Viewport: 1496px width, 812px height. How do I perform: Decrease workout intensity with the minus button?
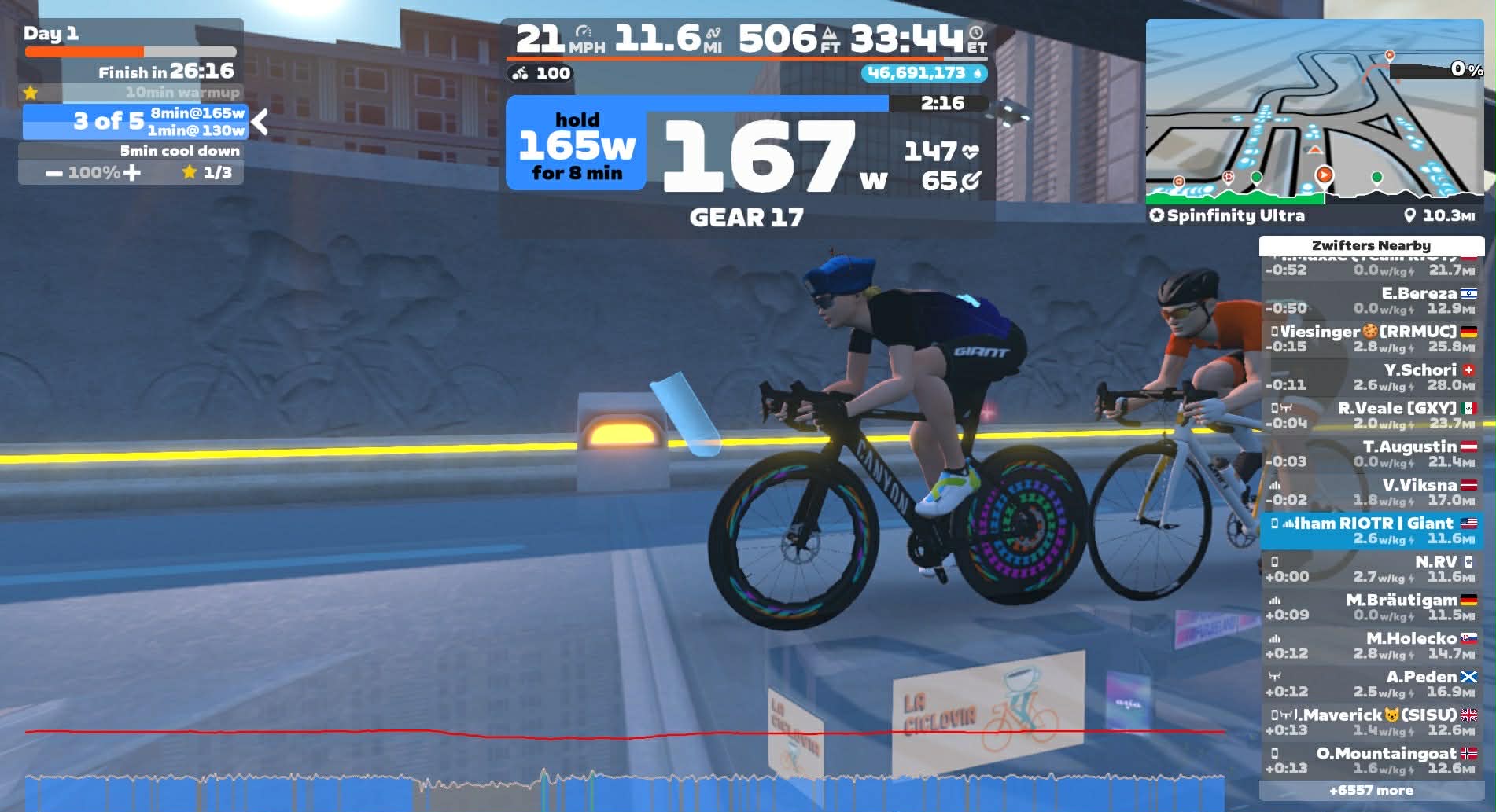[x=53, y=173]
